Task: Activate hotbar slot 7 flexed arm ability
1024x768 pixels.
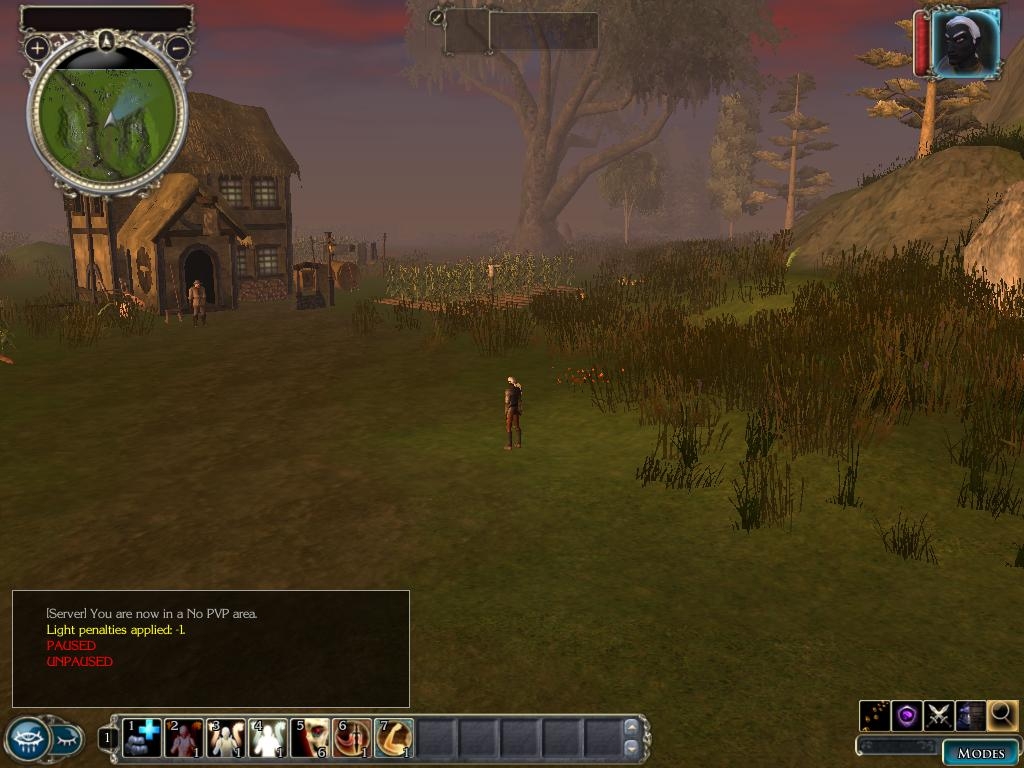Action: (394, 739)
